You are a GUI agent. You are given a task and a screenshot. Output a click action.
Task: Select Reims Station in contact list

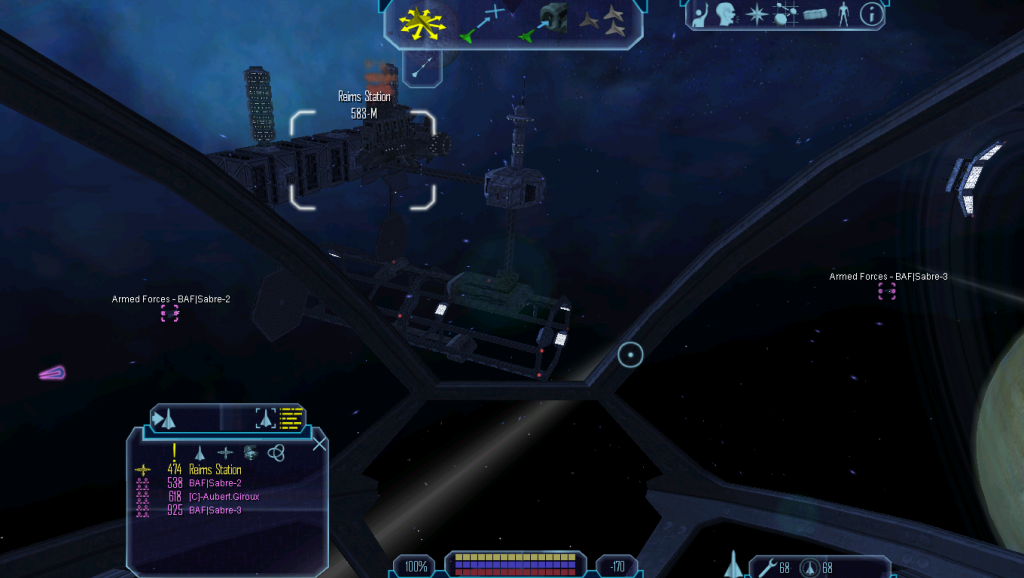(x=214, y=470)
